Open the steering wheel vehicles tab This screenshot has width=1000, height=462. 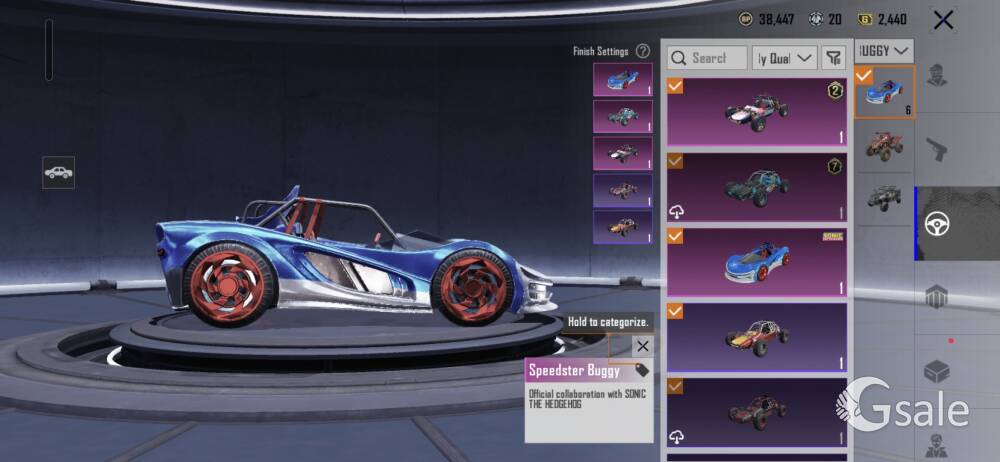click(936, 223)
